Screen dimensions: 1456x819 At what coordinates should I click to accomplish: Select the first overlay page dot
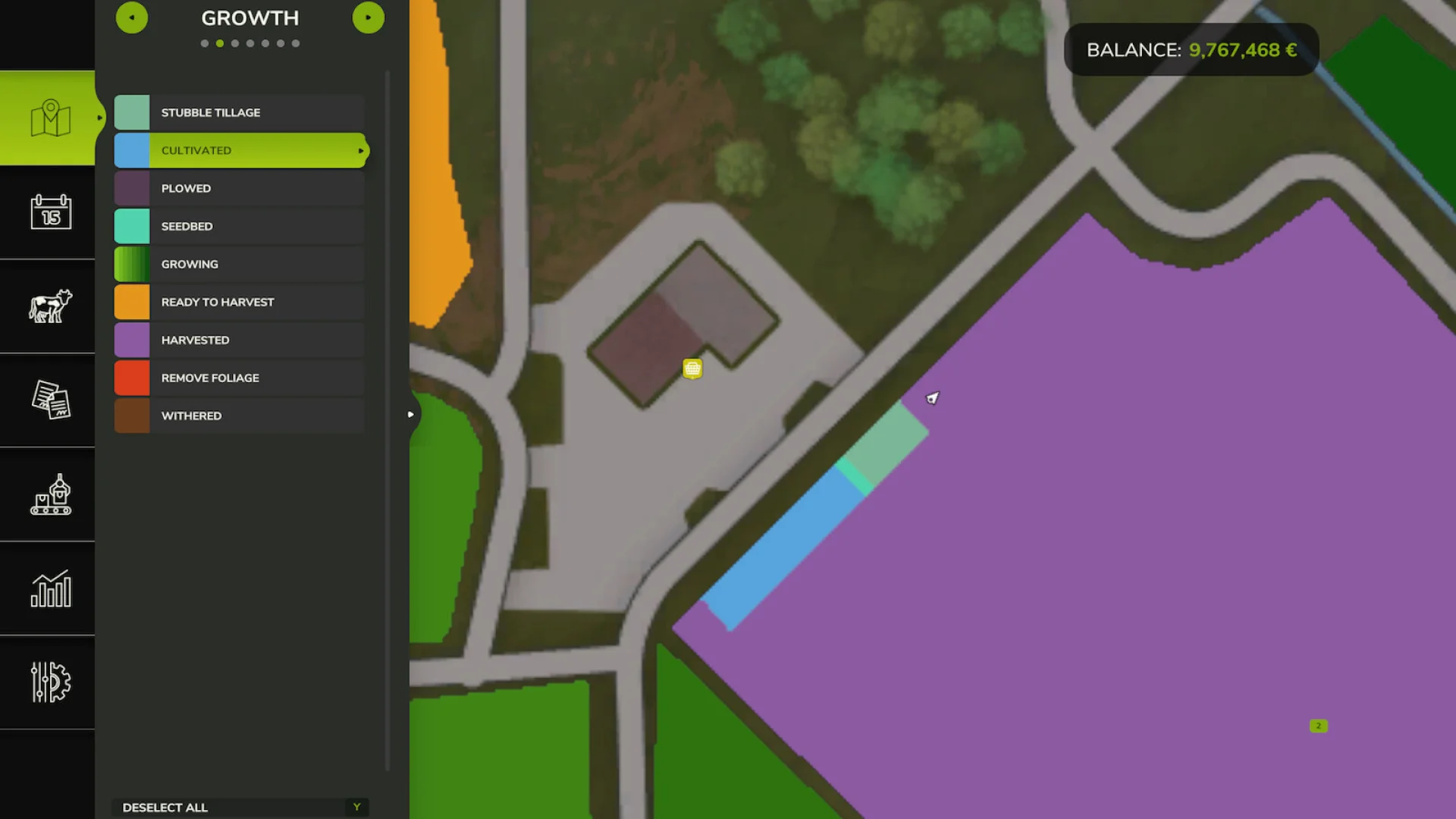(203, 43)
